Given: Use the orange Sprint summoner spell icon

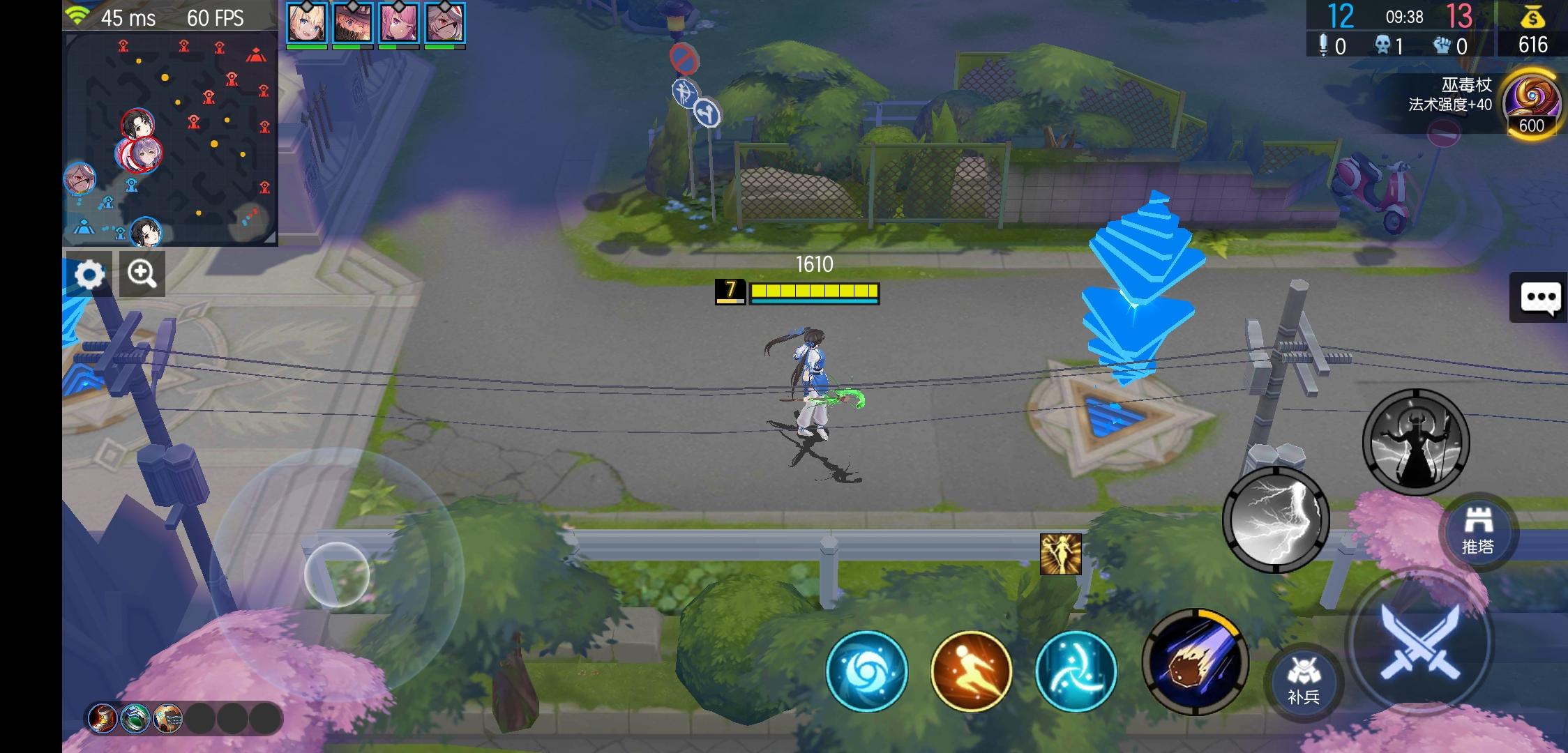Looking at the screenshot, I should click(970, 671).
